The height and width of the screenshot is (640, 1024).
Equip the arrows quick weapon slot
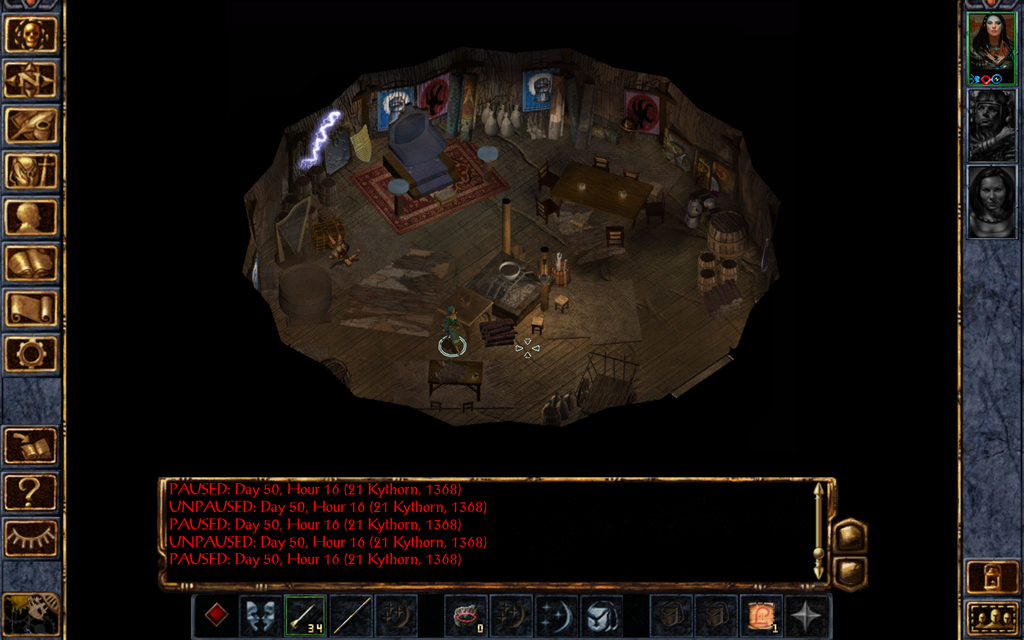[x=305, y=615]
